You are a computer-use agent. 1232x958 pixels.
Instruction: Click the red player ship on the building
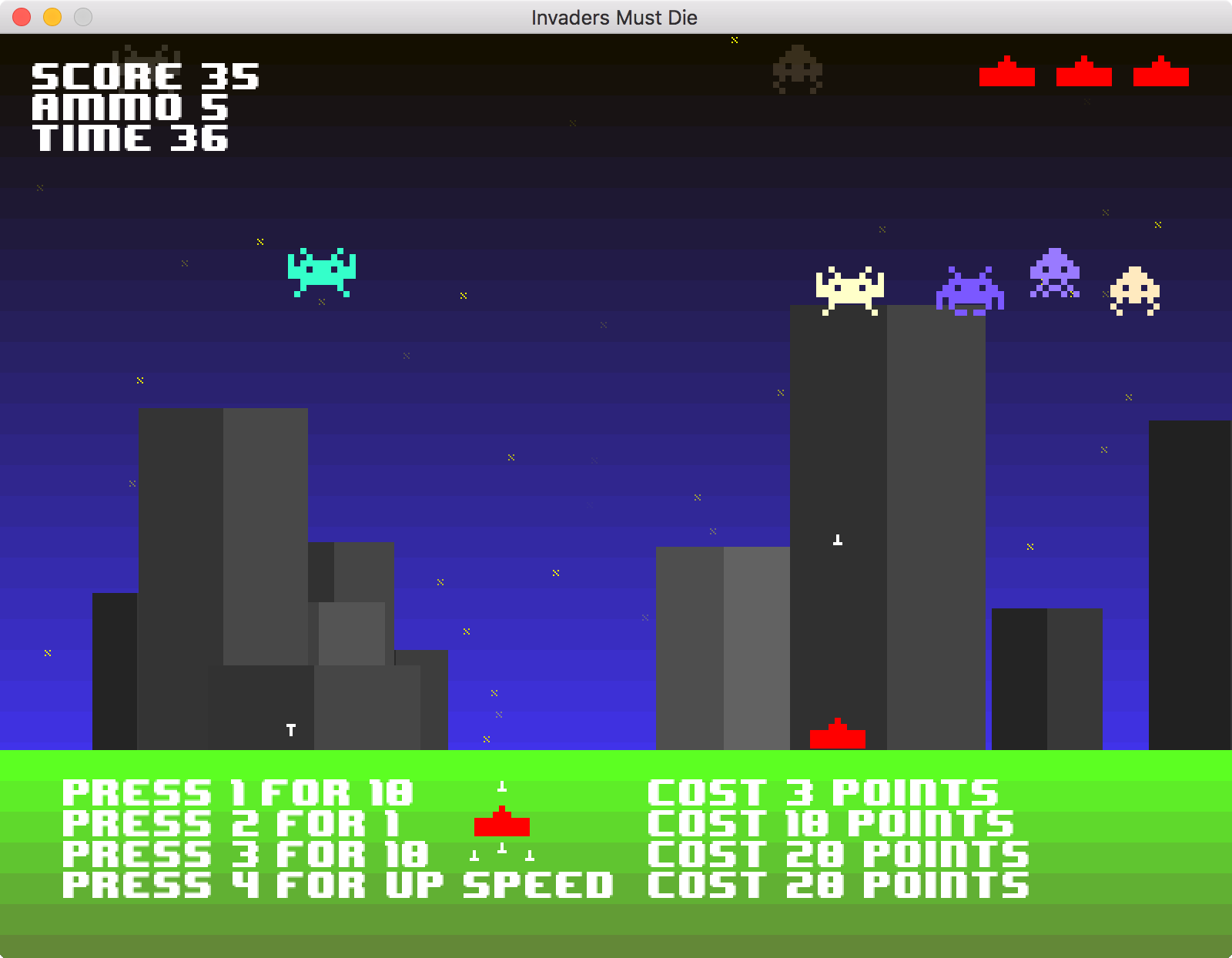[x=837, y=735]
